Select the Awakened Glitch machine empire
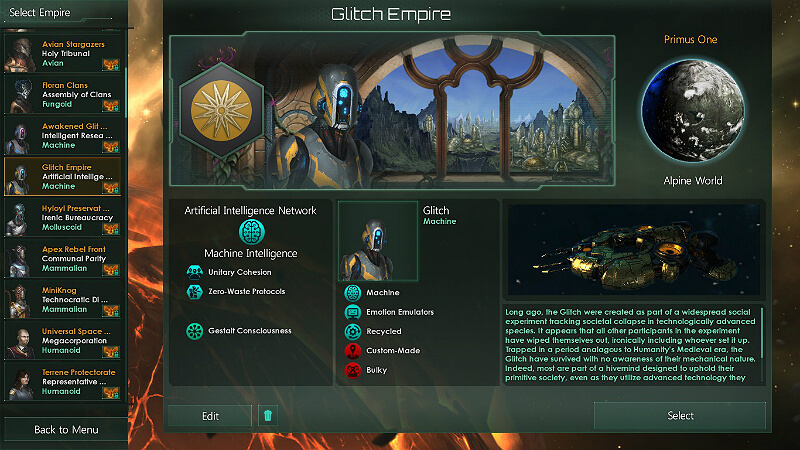This screenshot has width=800, height=450. [63, 135]
